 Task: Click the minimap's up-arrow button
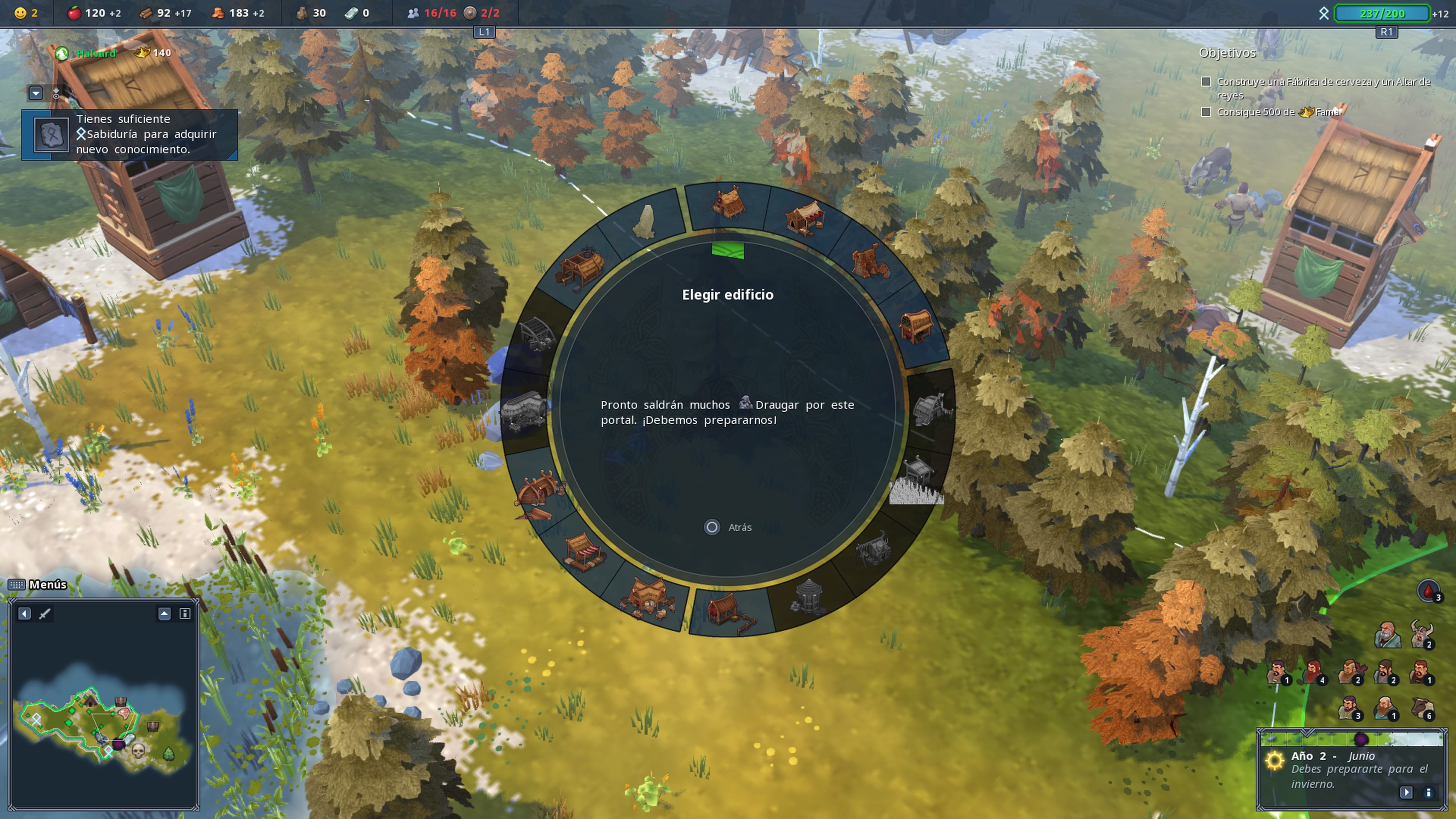(x=164, y=613)
